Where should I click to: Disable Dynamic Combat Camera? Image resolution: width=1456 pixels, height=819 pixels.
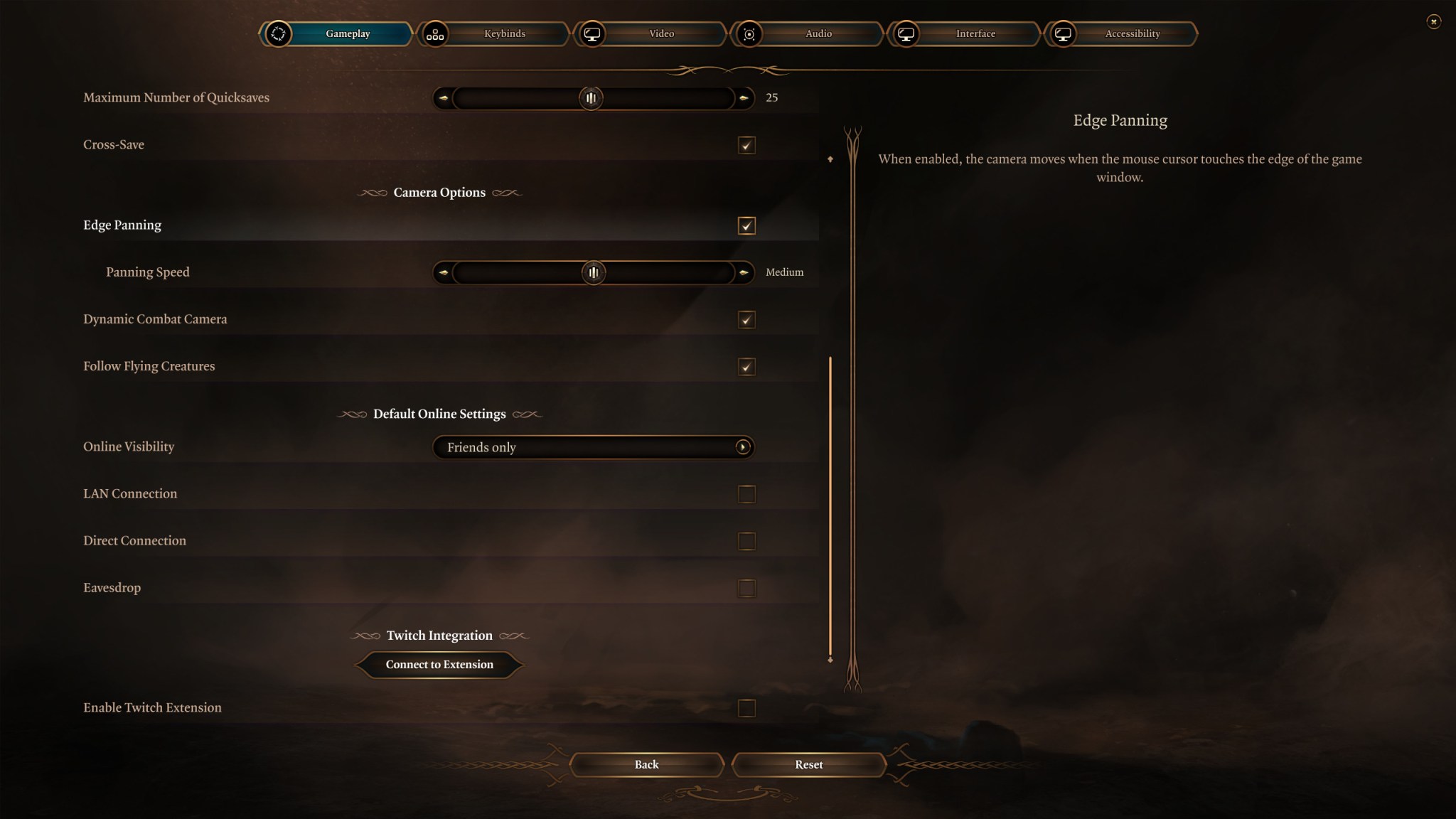[745, 320]
